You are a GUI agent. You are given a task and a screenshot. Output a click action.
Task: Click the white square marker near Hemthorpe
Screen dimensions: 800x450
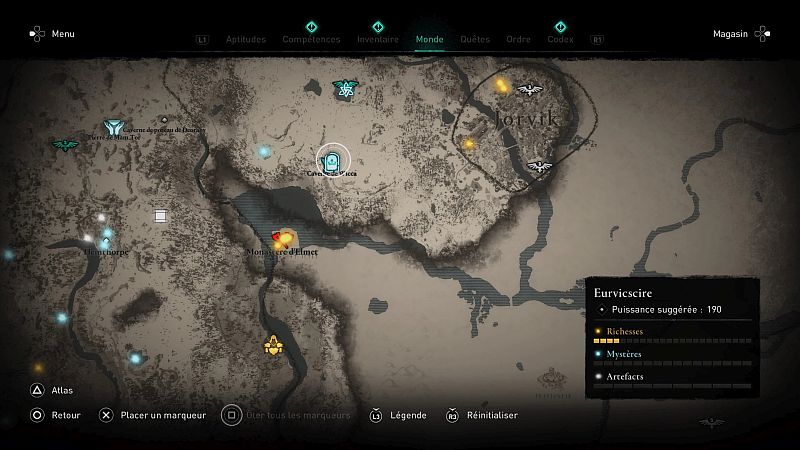[x=160, y=215]
